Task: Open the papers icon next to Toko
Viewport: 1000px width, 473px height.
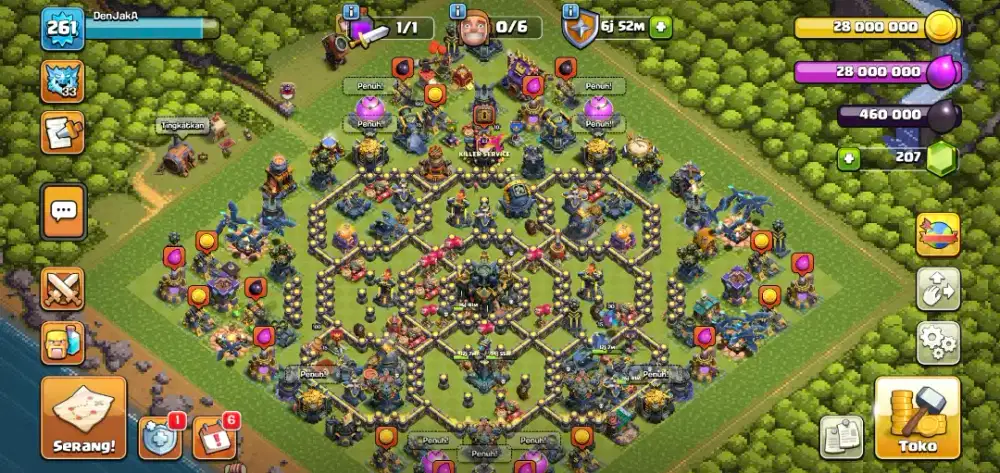Action: (840, 437)
